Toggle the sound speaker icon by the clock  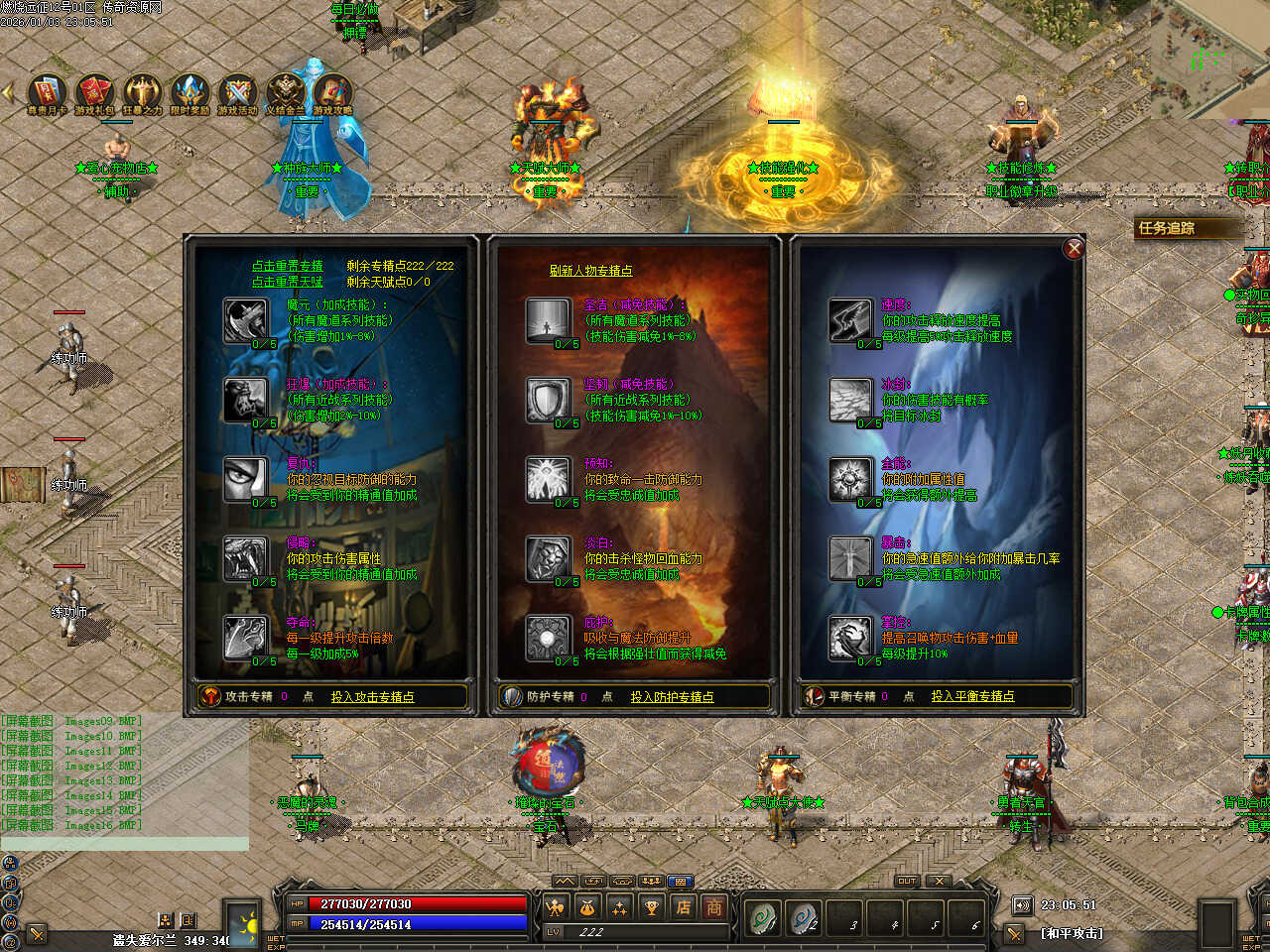point(1022,904)
